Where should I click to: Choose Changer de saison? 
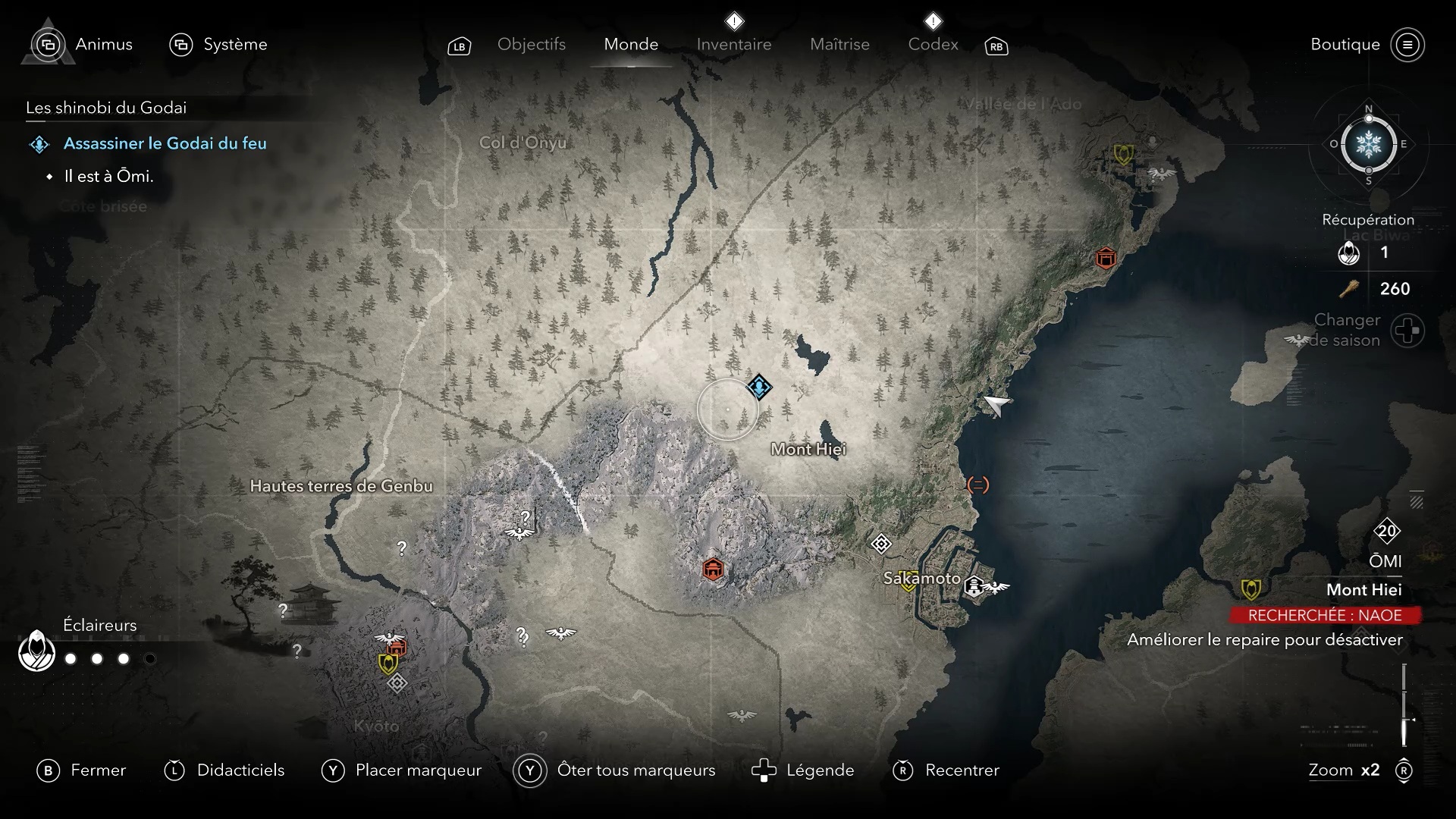(x=1407, y=331)
